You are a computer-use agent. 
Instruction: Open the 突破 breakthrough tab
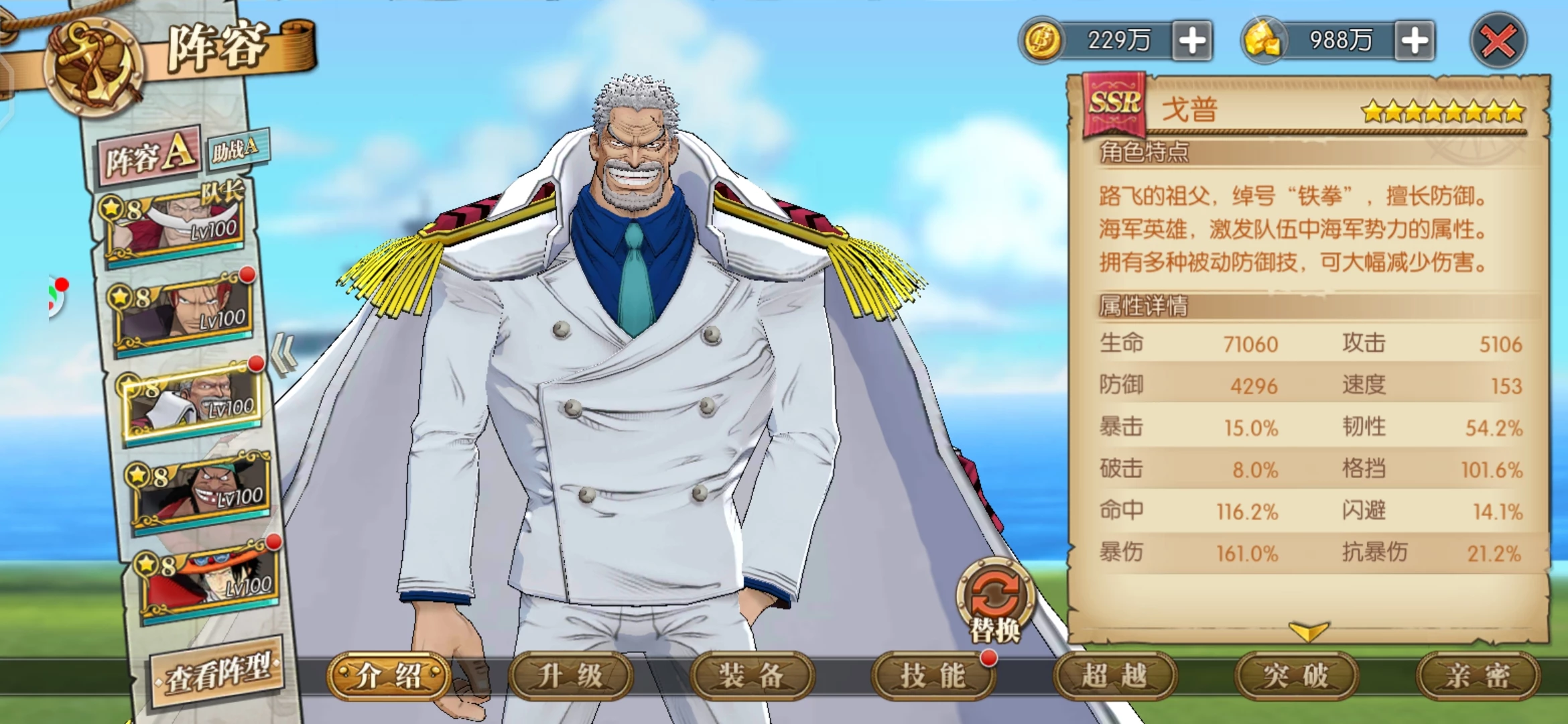pyautogui.click(x=1296, y=676)
